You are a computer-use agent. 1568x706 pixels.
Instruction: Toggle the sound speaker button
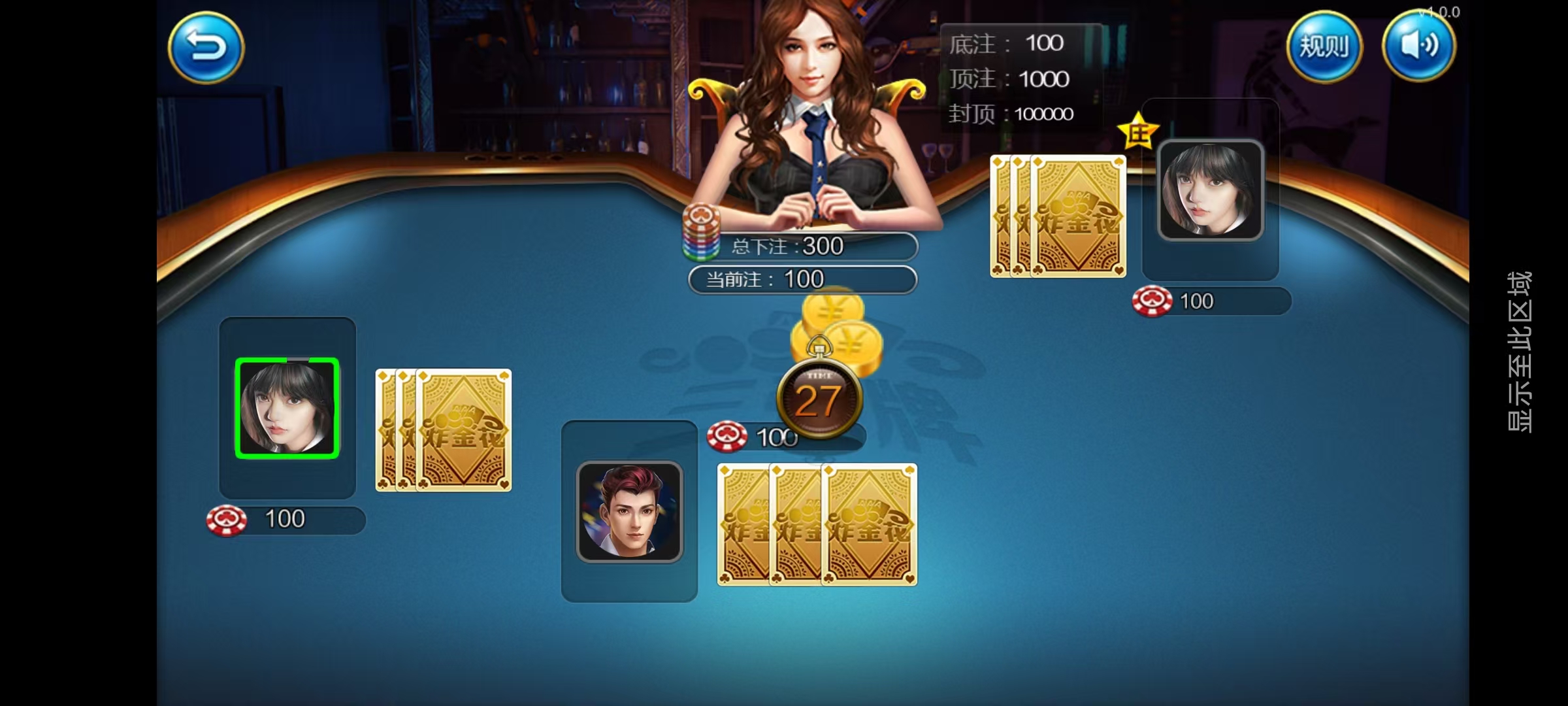click(x=1418, y=47)
